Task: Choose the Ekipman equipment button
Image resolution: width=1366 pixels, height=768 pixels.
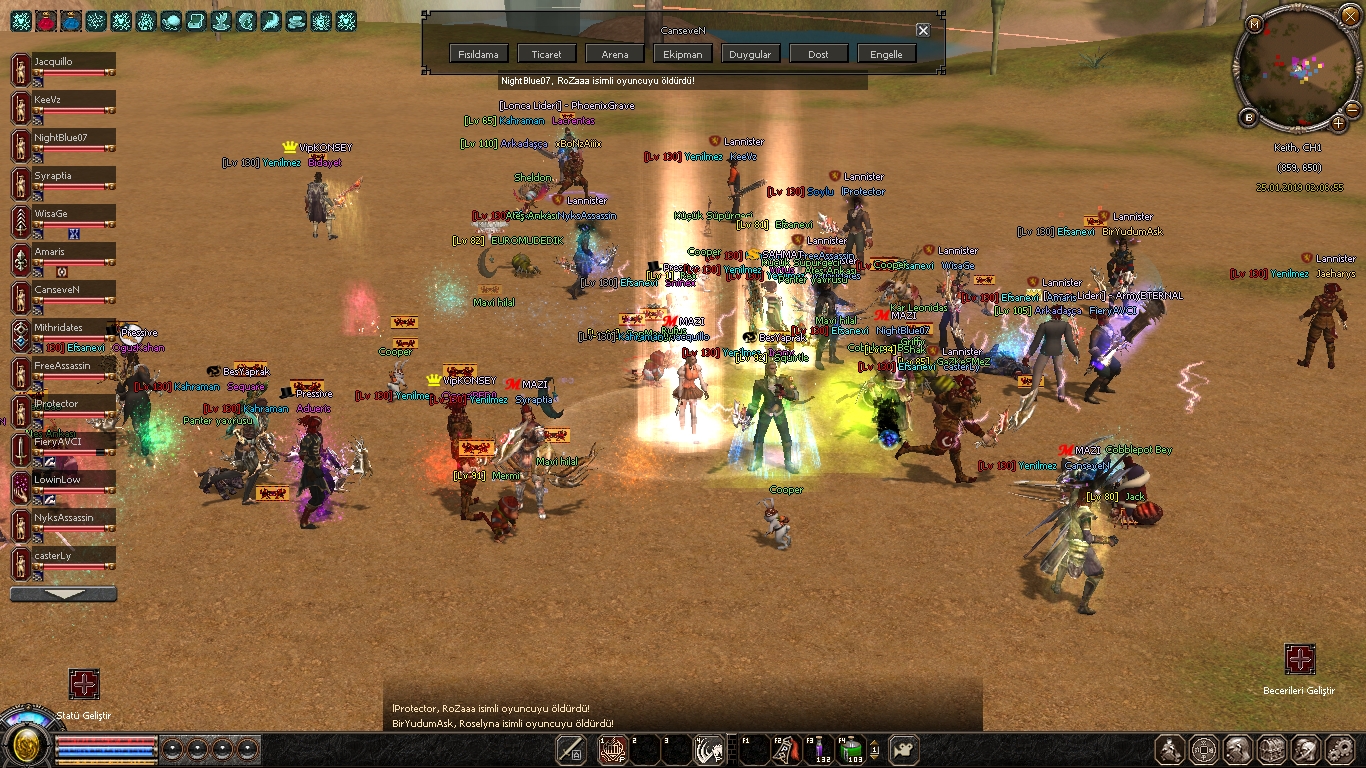Action: point(683,54)
